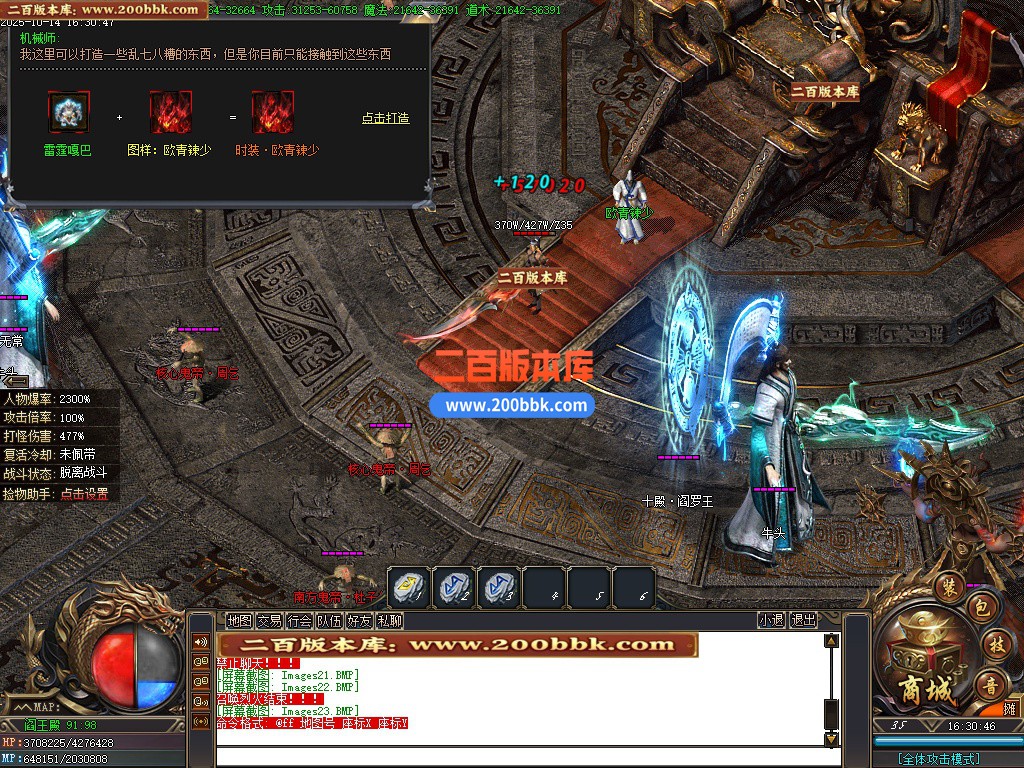Select the 雷霆嘎巴 material icon
The height and width of the screenshot is (768, 1024).
(69, 112)
